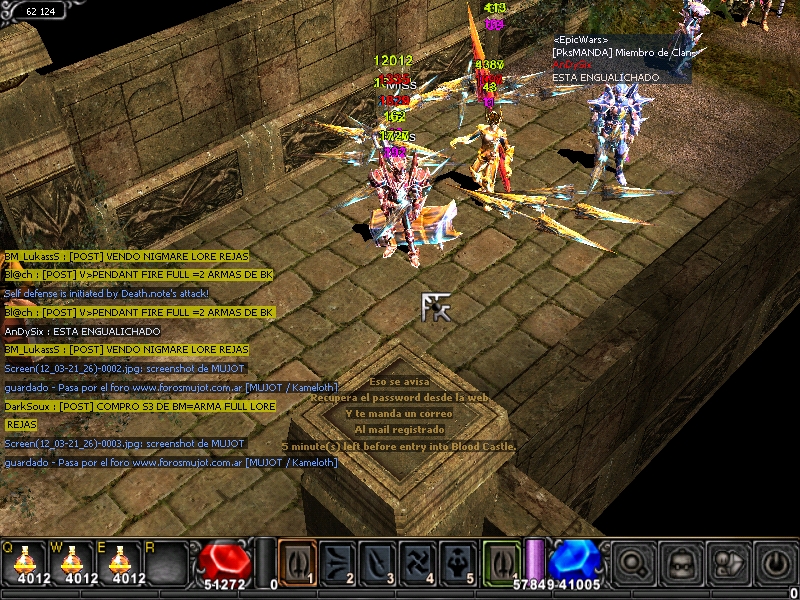This screenshot has width=800, height=600.
Task: Use the potion in the W slot
Action: coord(73,562)
